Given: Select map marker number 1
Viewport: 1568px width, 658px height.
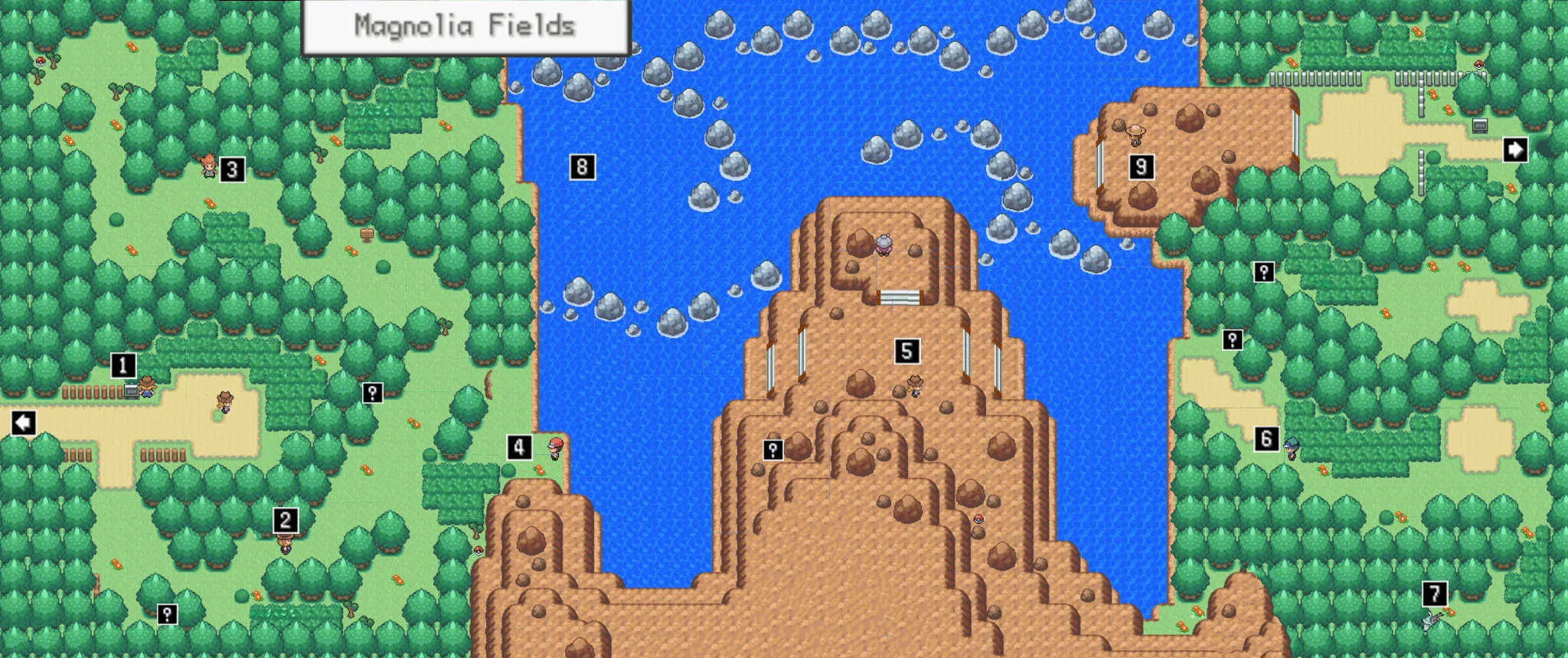Looking at the screenshot, I should click(x=123, y=365).
